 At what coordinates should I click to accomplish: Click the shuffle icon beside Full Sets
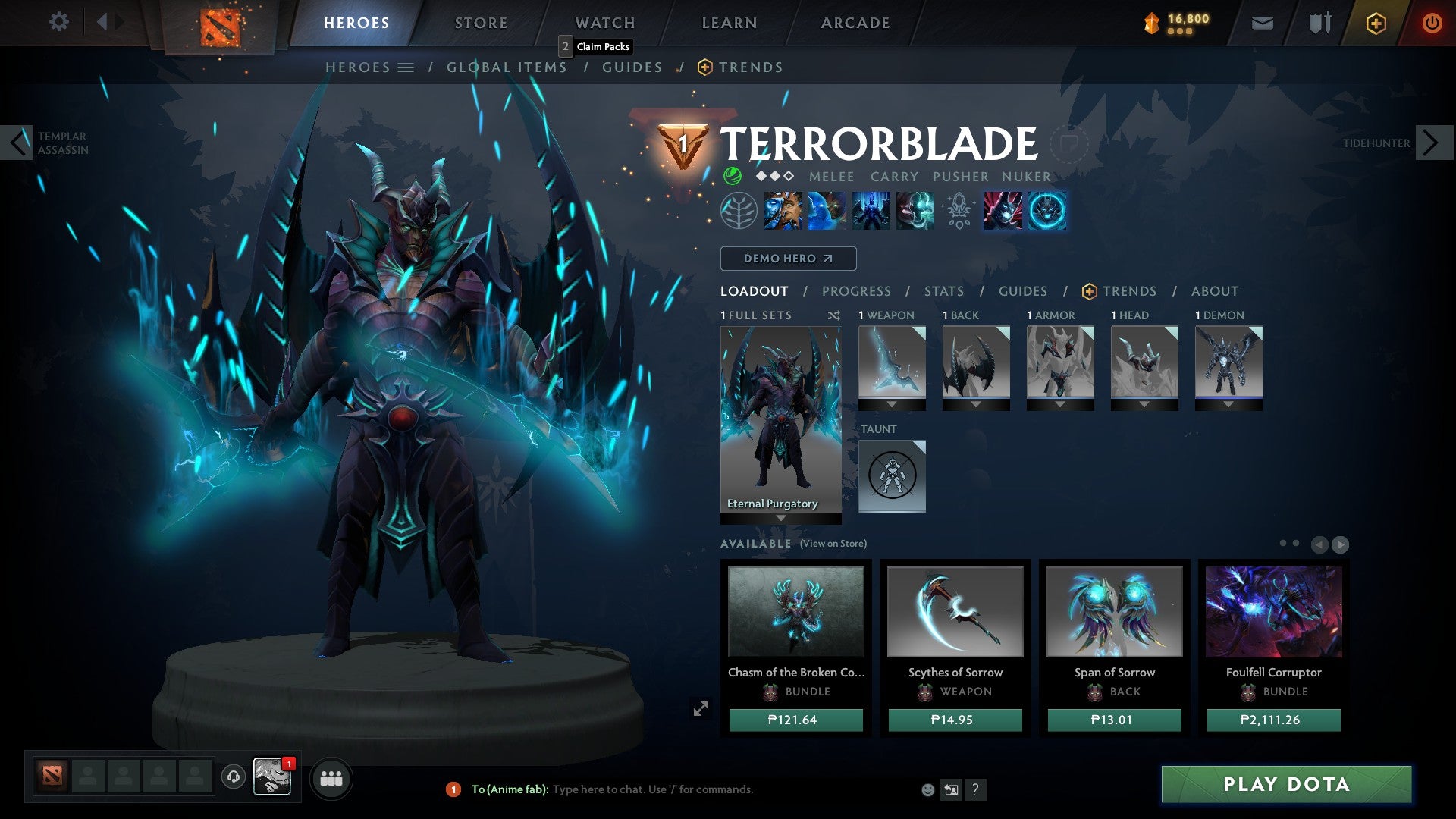(x=833, y=315)
